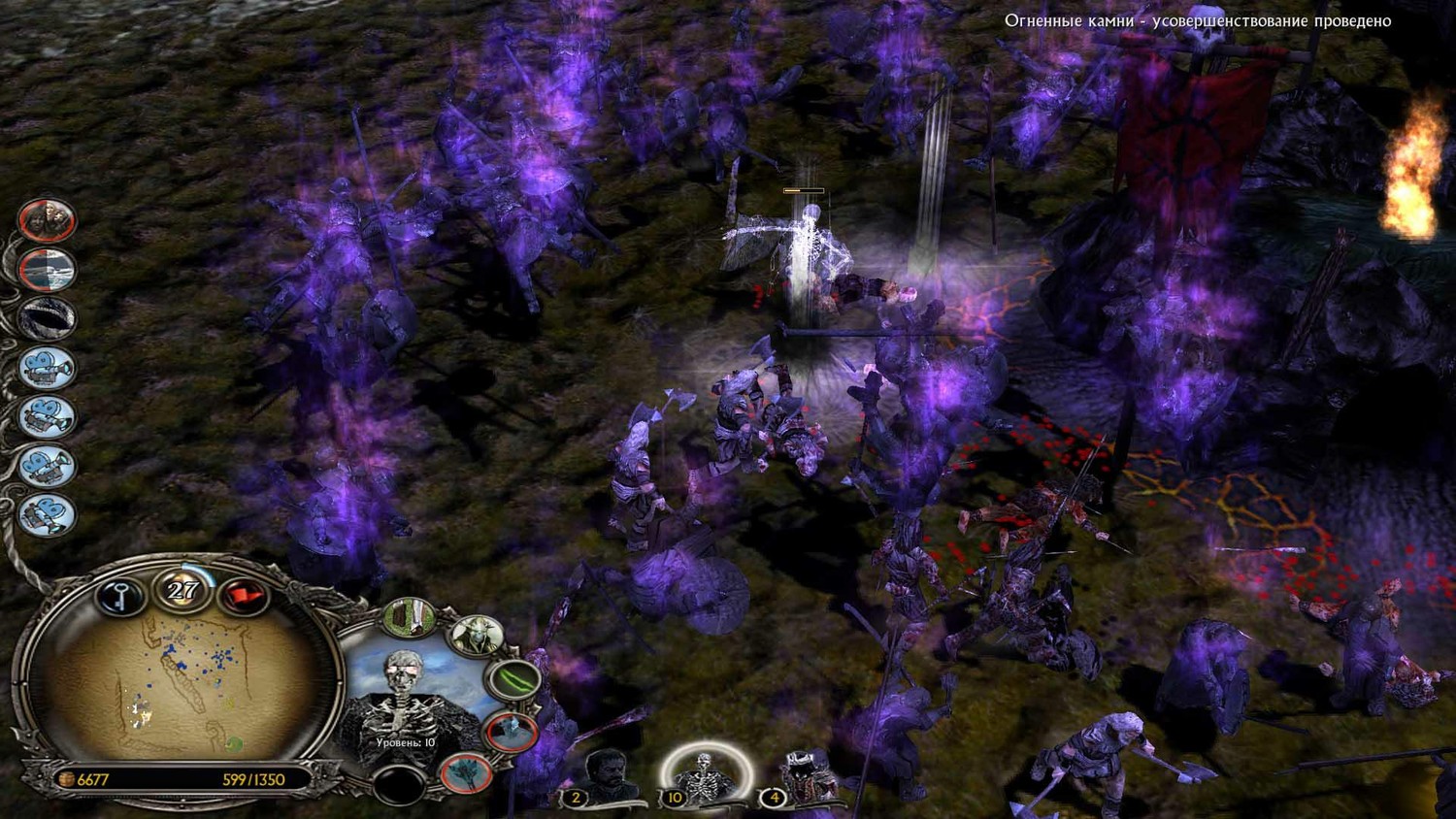Open the power points button showing 27

[182, 590]
